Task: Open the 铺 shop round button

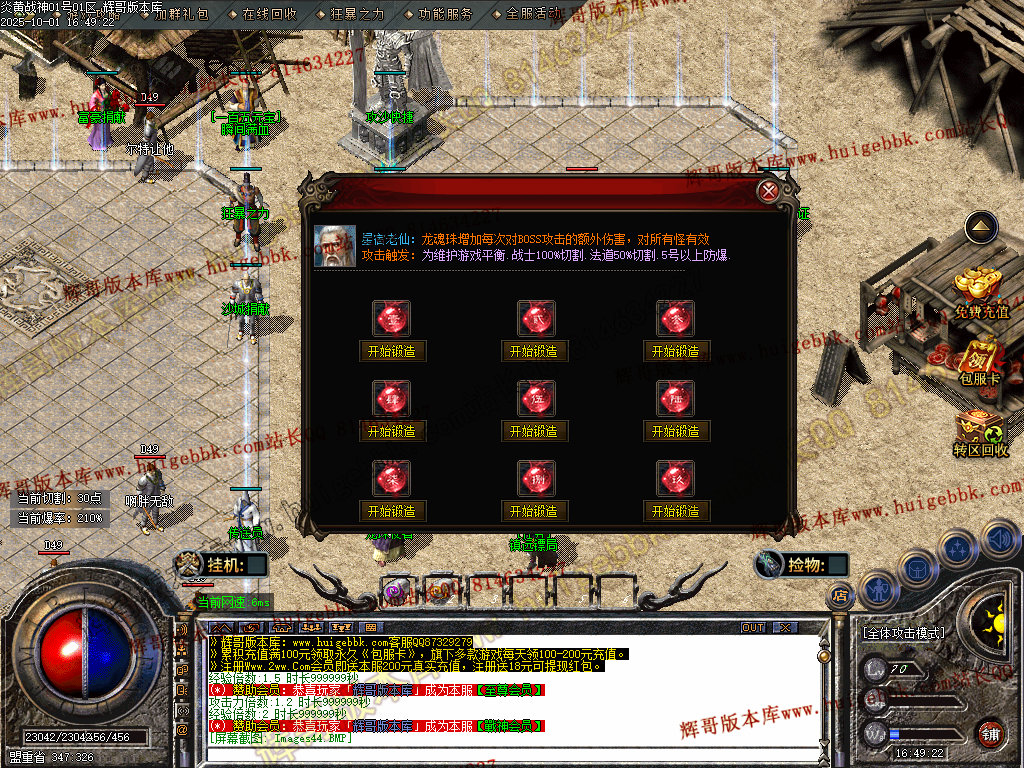Action: tap(990, 732)
